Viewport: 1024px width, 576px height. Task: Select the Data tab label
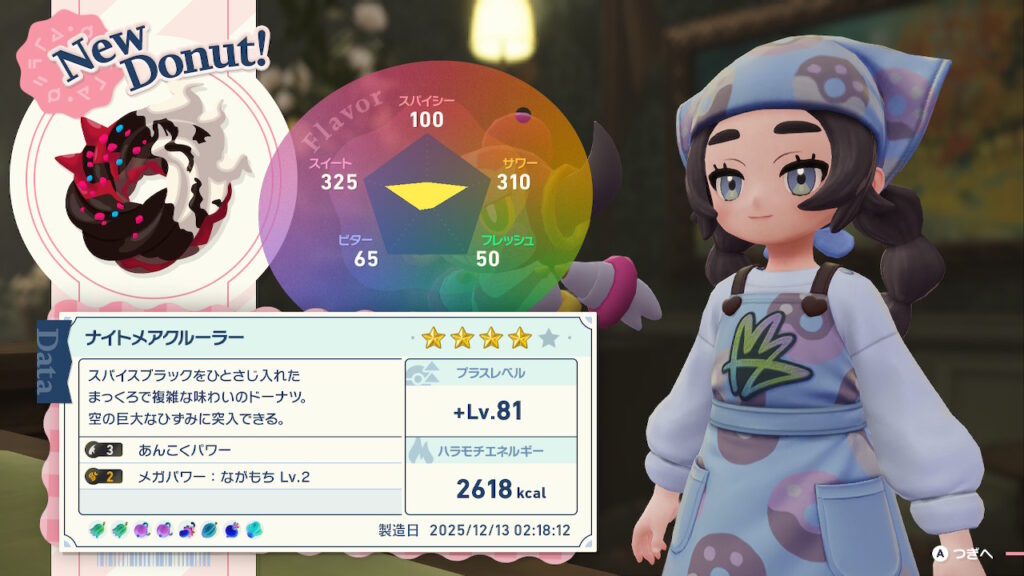(x=49, y=360)
